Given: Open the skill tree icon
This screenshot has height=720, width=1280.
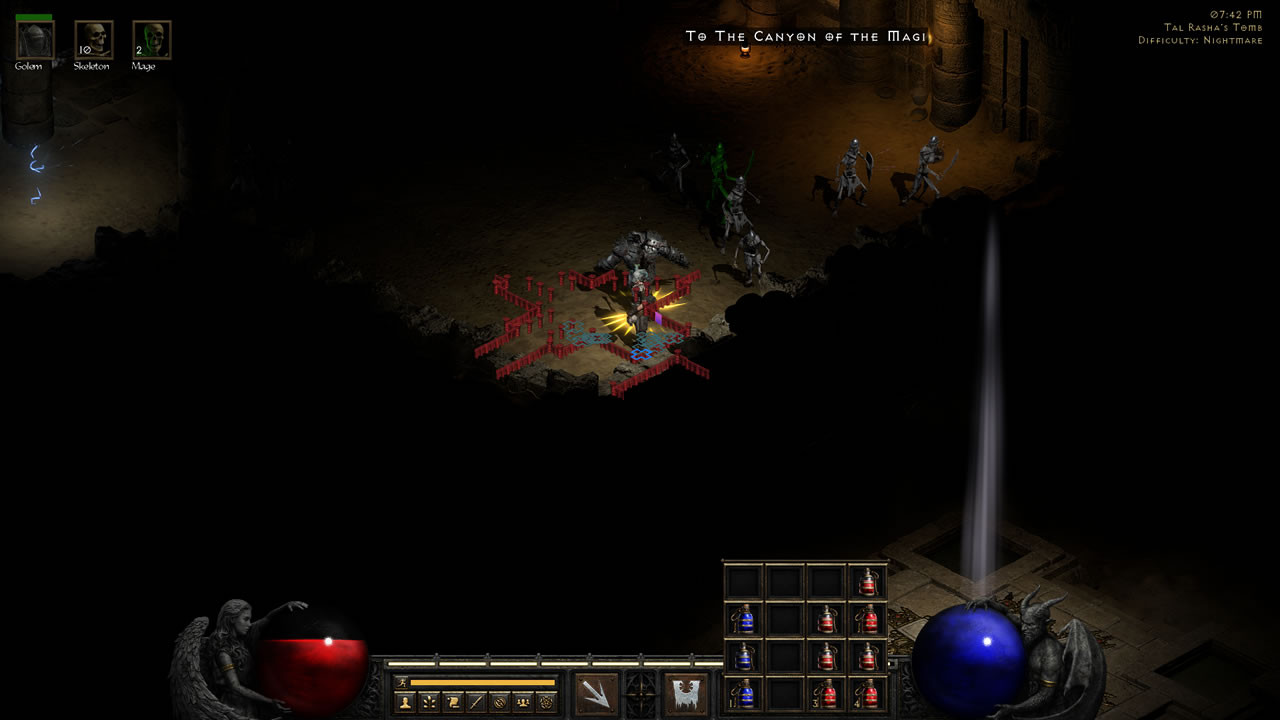Looking at the screenshot, I should coord(428,702).
